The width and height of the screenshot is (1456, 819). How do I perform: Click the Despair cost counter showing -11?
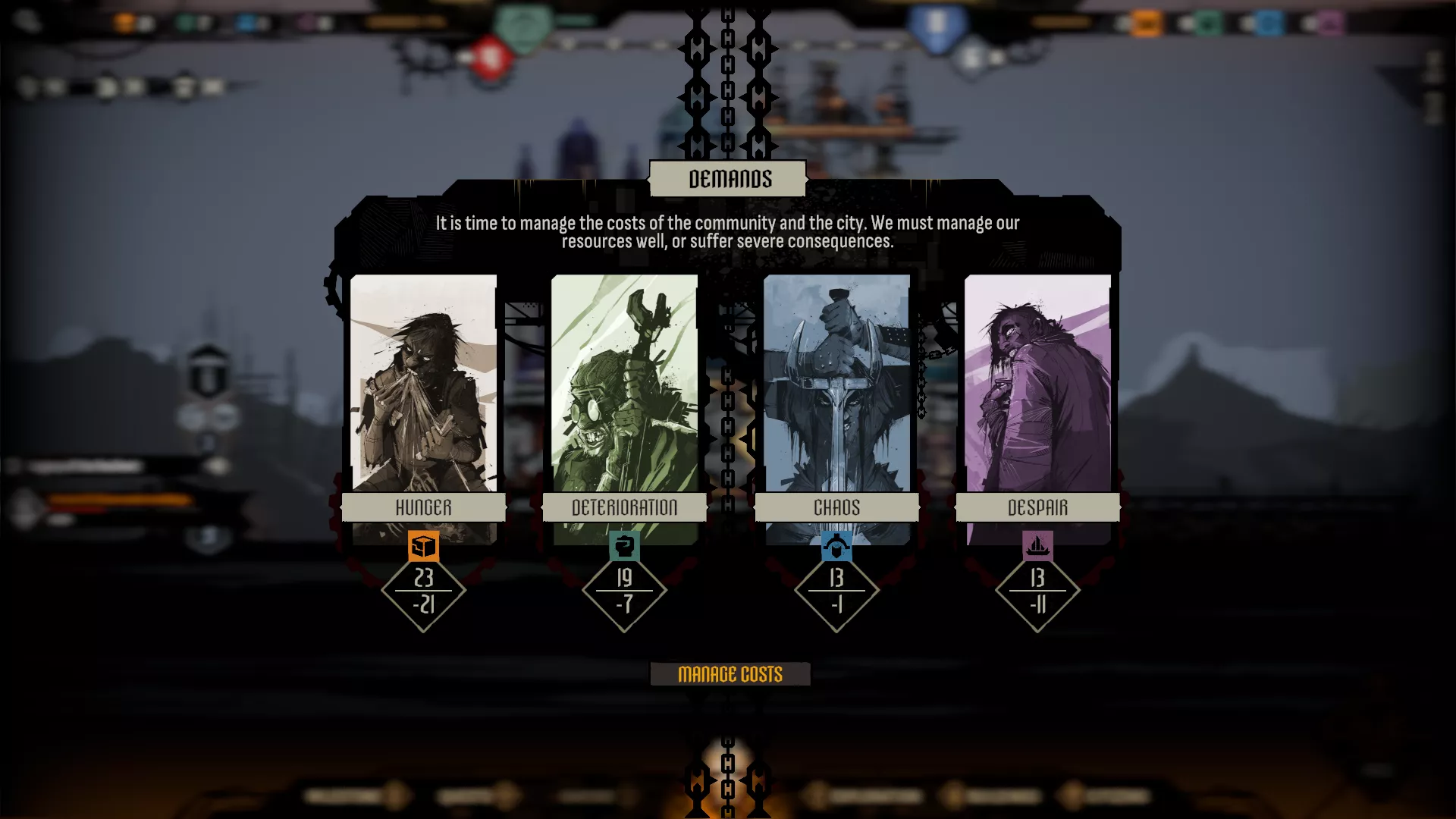[1038, 604]
